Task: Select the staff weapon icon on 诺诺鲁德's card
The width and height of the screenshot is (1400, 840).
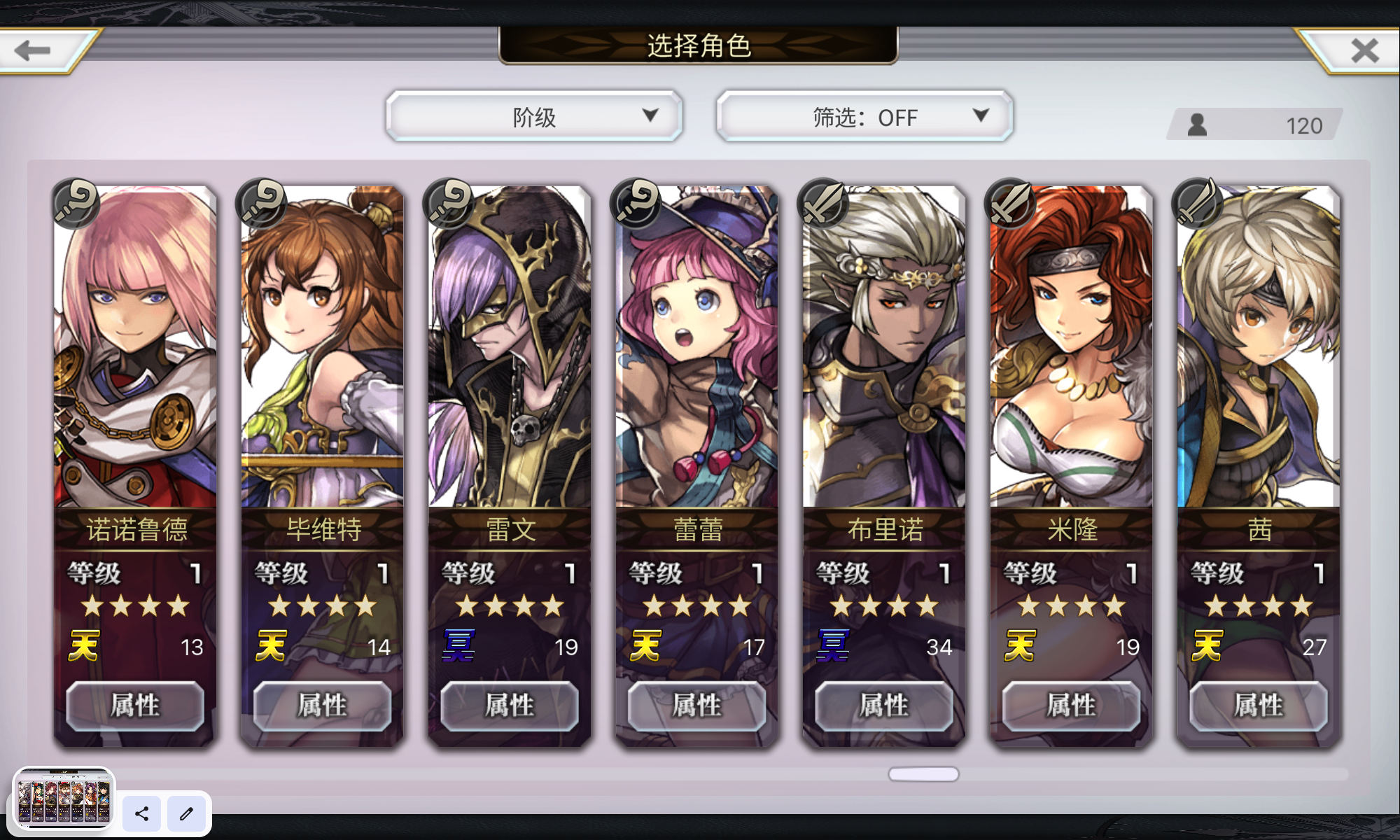Action: 75,205
